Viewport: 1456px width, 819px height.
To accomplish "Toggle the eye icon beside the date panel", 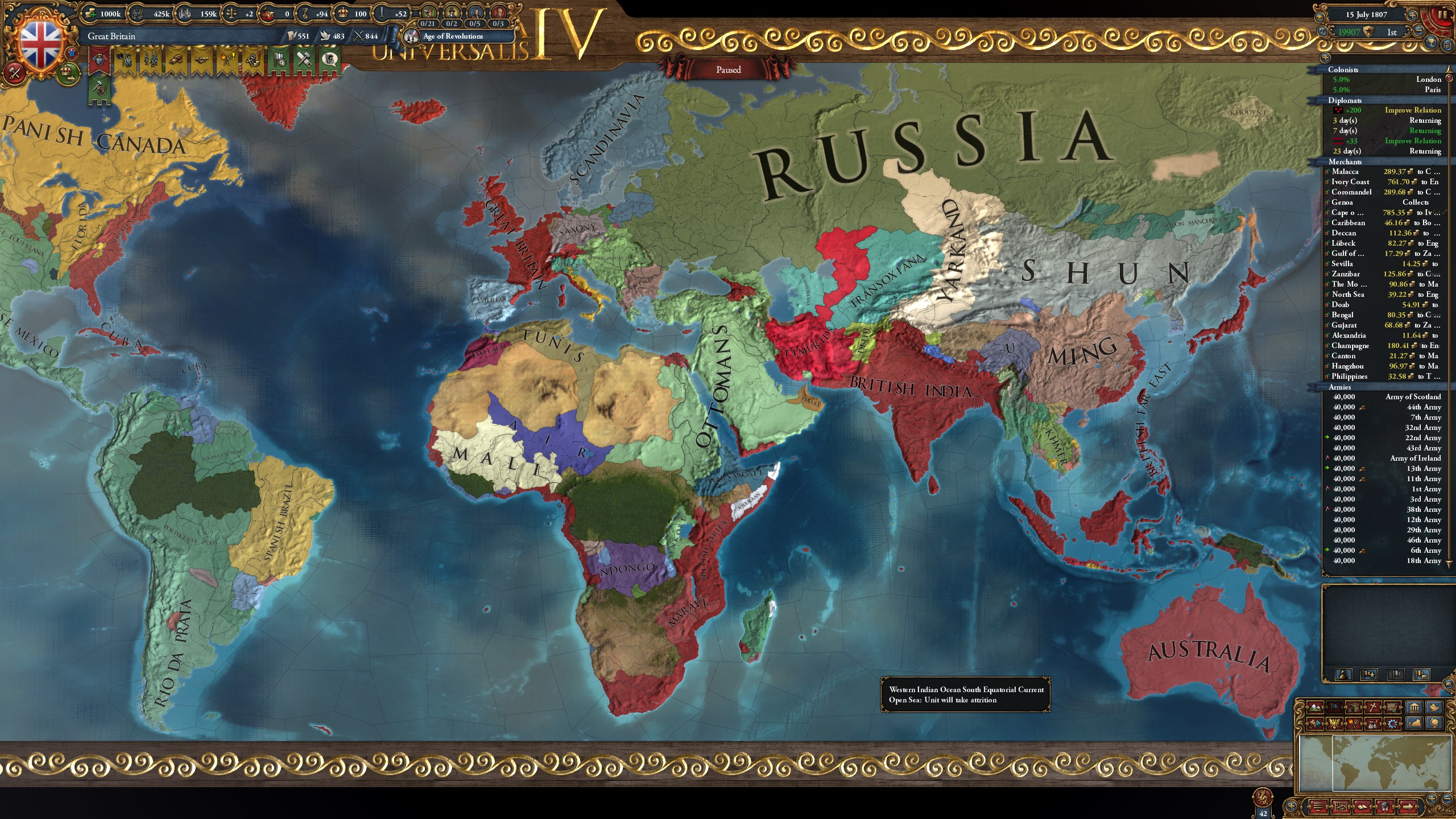I will pyautogui.click(x=1319, y=18).
